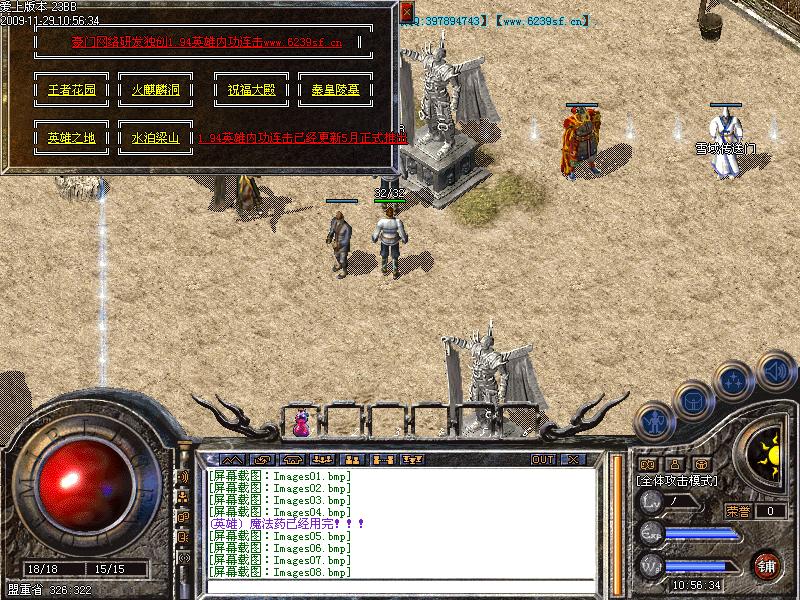Close the teleport panel with the red X
The image size is (800, 600).
406,12
